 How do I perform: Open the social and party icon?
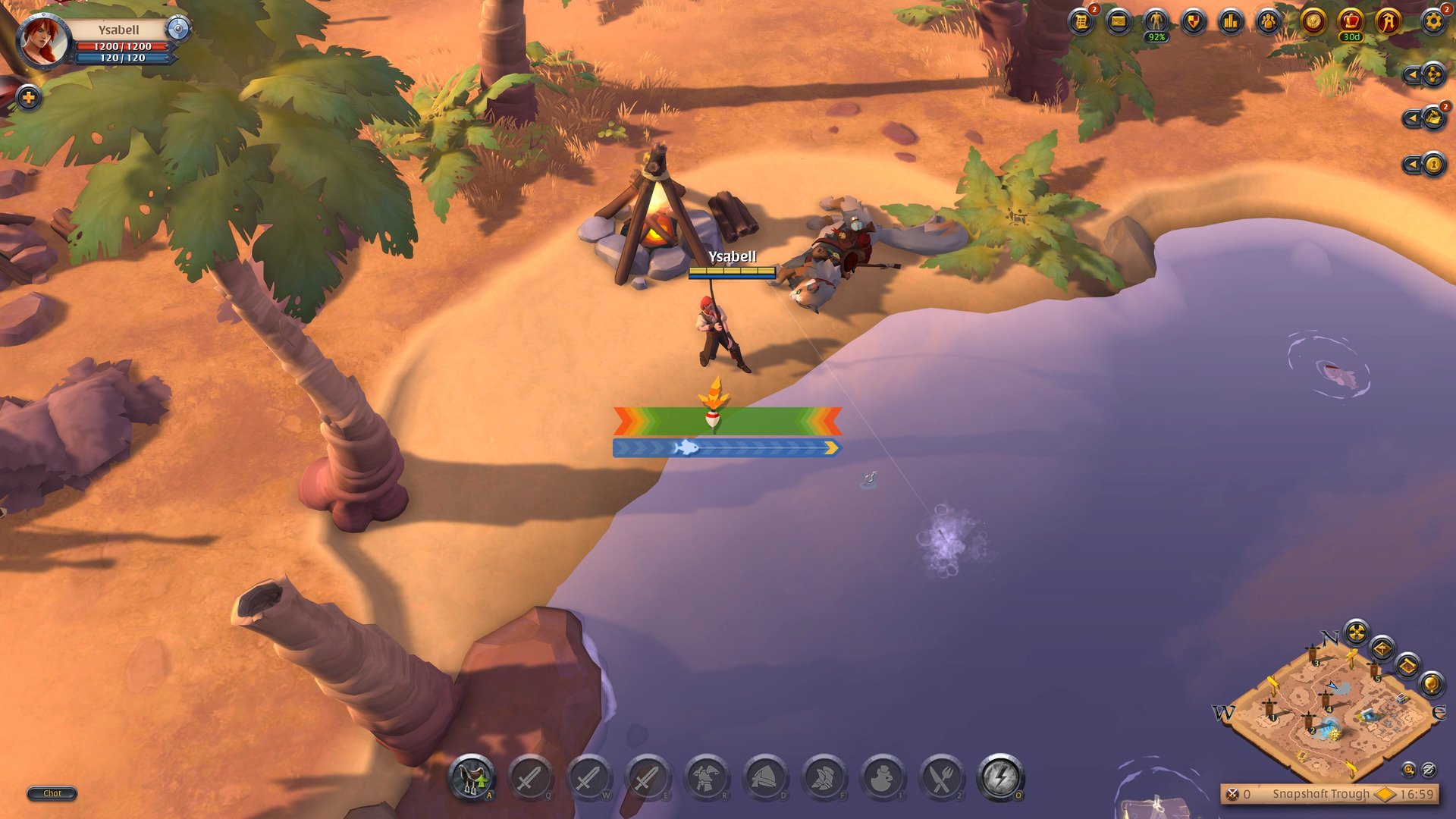1269,20
